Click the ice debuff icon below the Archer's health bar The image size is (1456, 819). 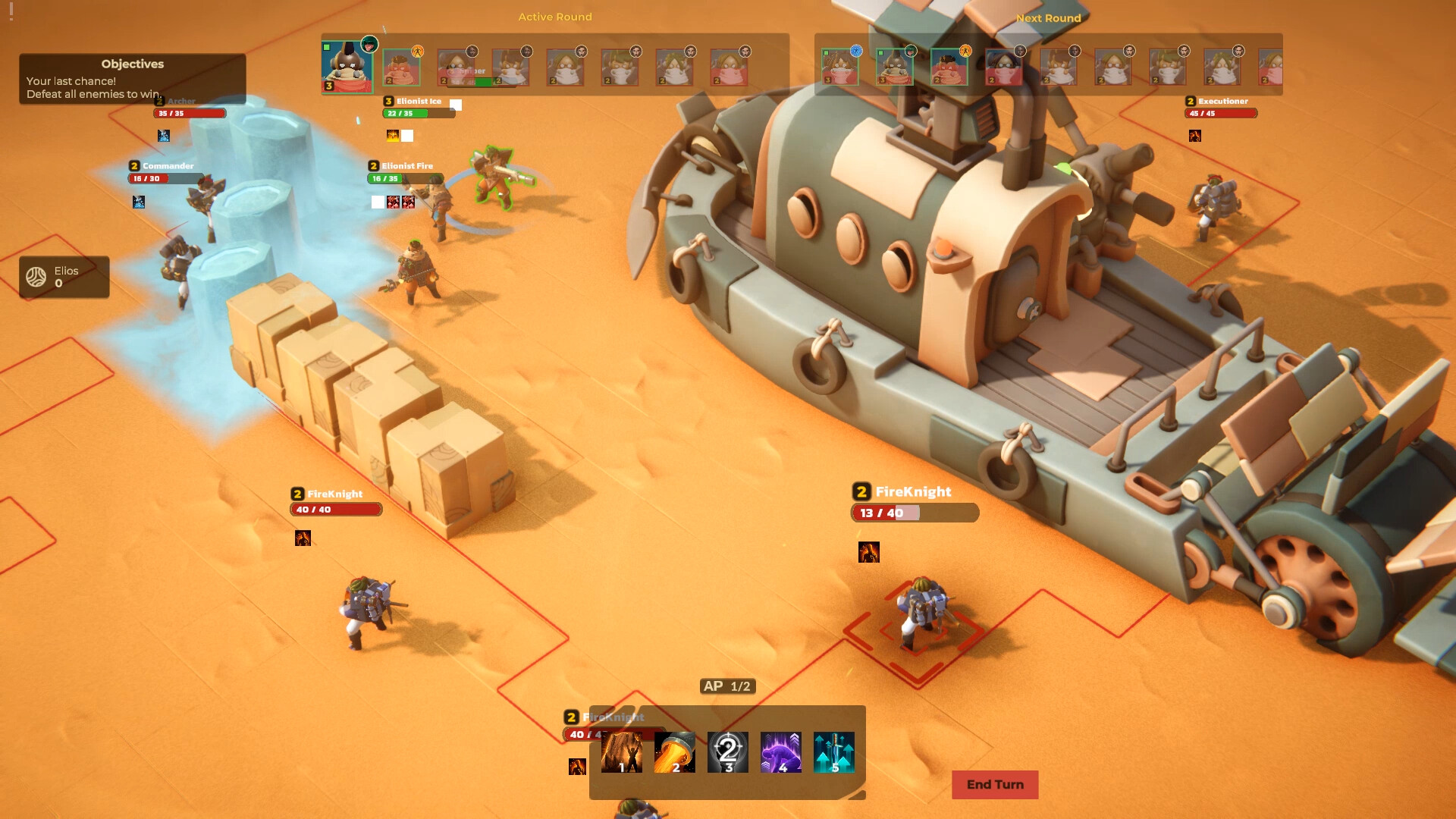coord(162,136)
